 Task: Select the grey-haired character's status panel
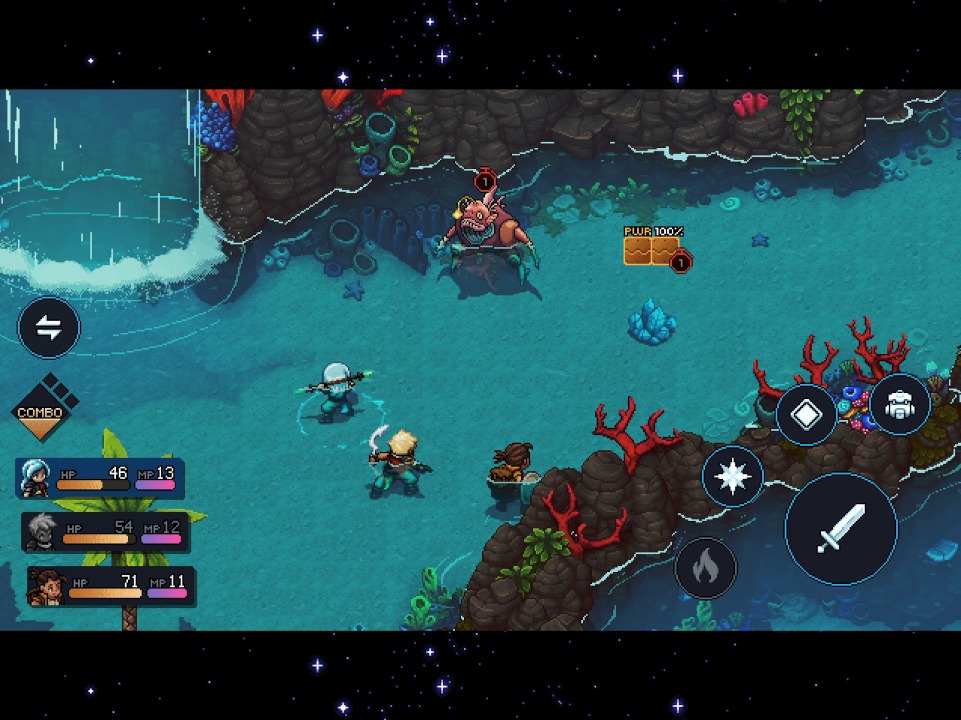click(106, 532)
